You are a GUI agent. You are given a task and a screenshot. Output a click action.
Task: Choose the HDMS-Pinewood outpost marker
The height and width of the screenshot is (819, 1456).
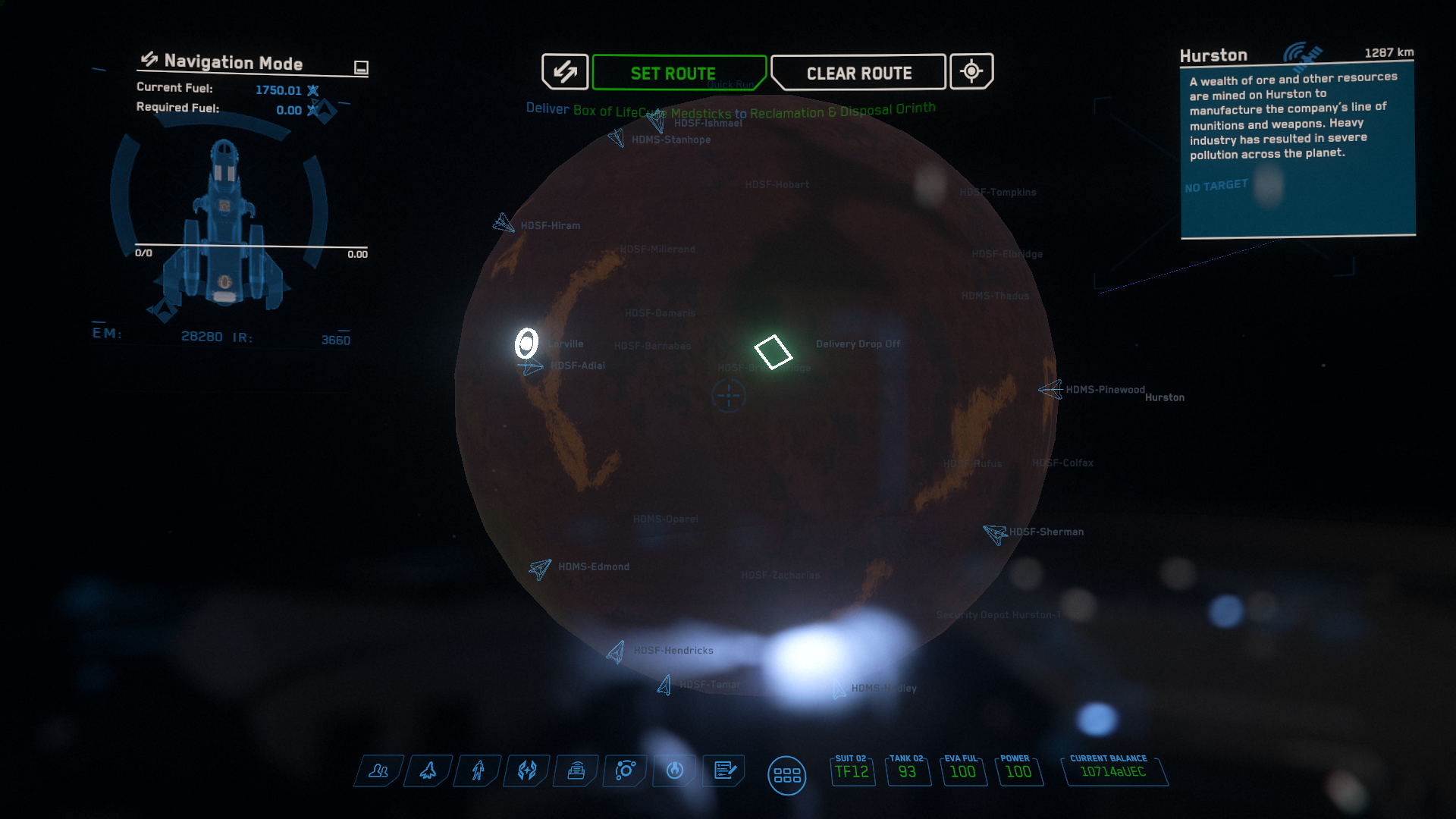(x=1050, y=390)
